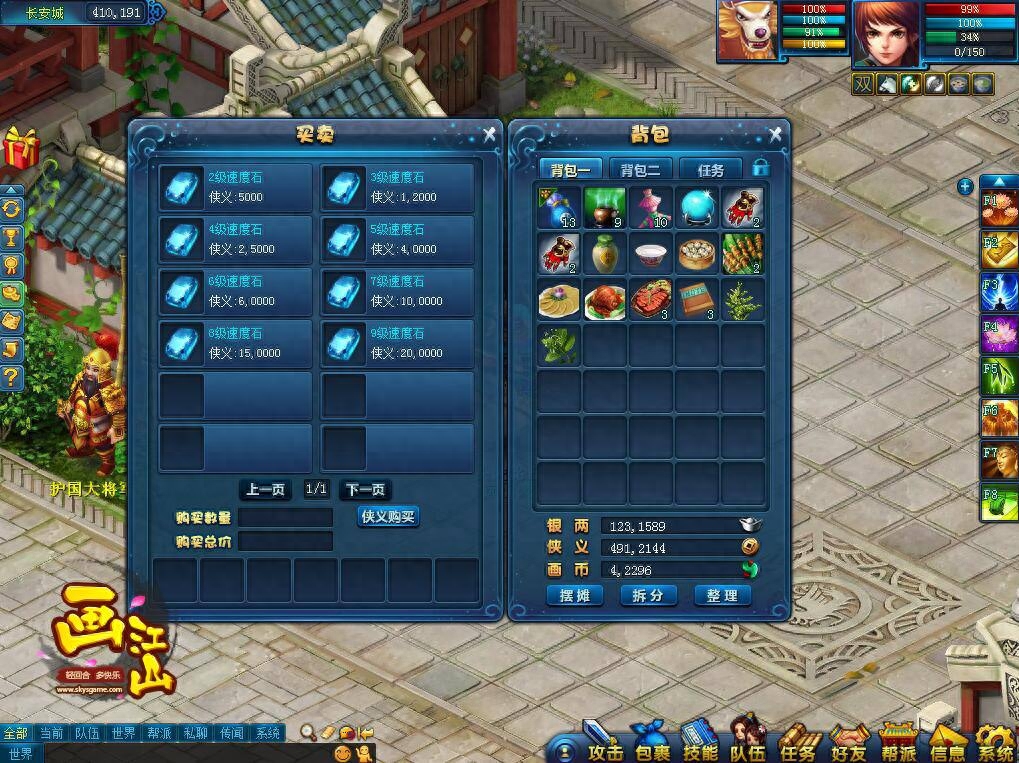Sort the bag with 整理
This screenshot has height=763, width=1019.
tap(721, 595)
